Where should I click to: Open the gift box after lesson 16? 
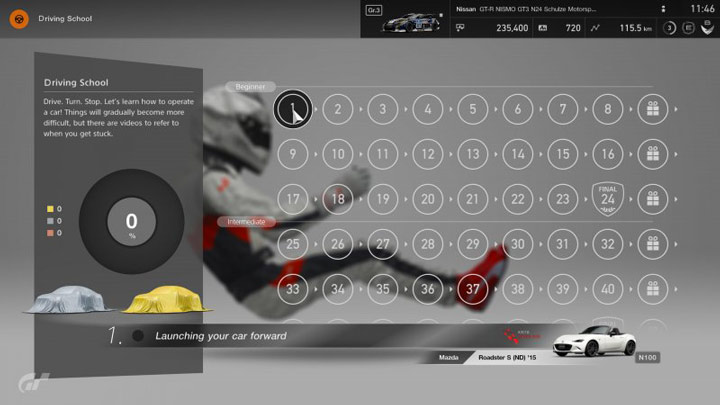click(652, 154)
